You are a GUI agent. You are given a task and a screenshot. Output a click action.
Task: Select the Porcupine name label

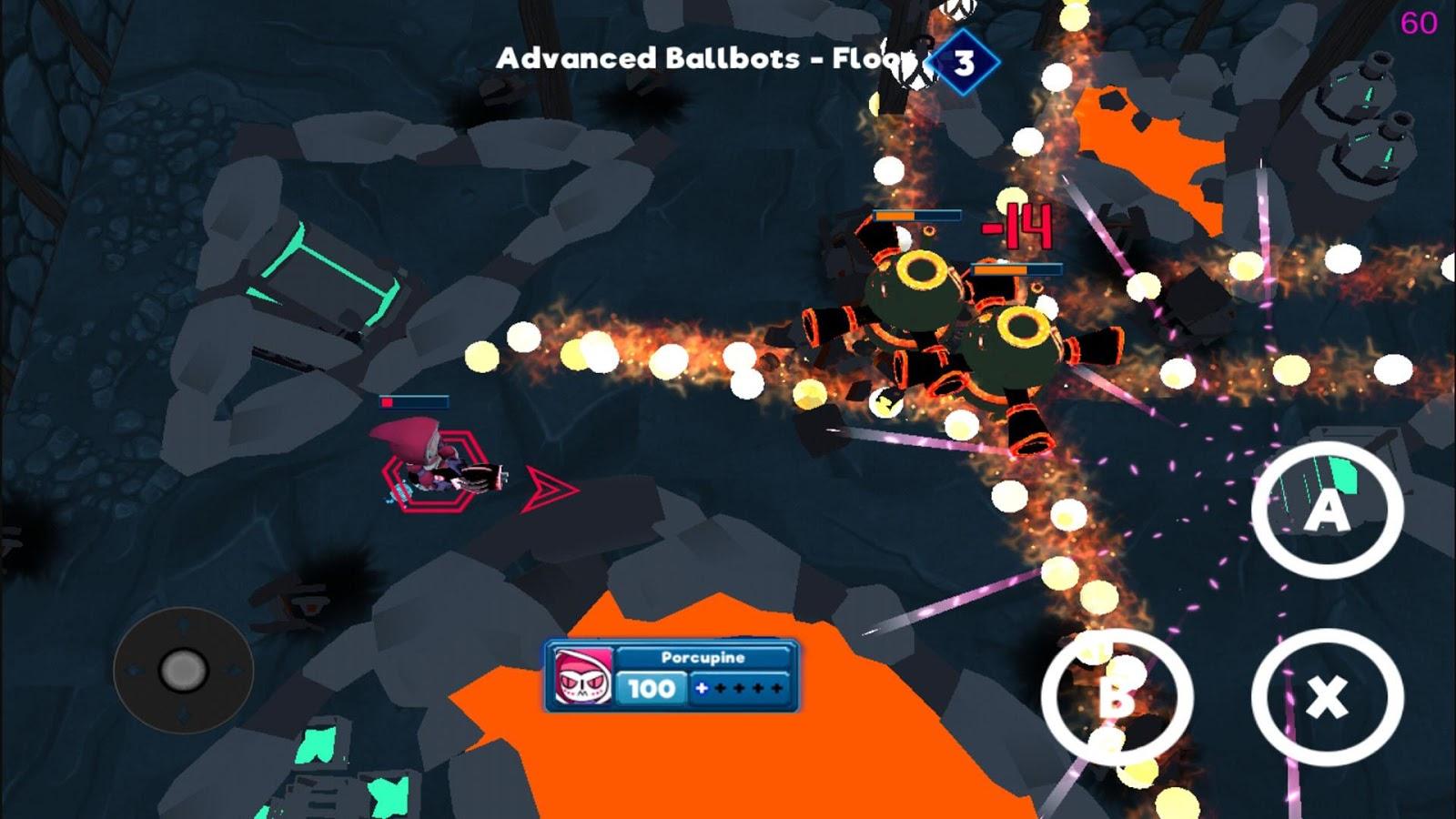703,656
